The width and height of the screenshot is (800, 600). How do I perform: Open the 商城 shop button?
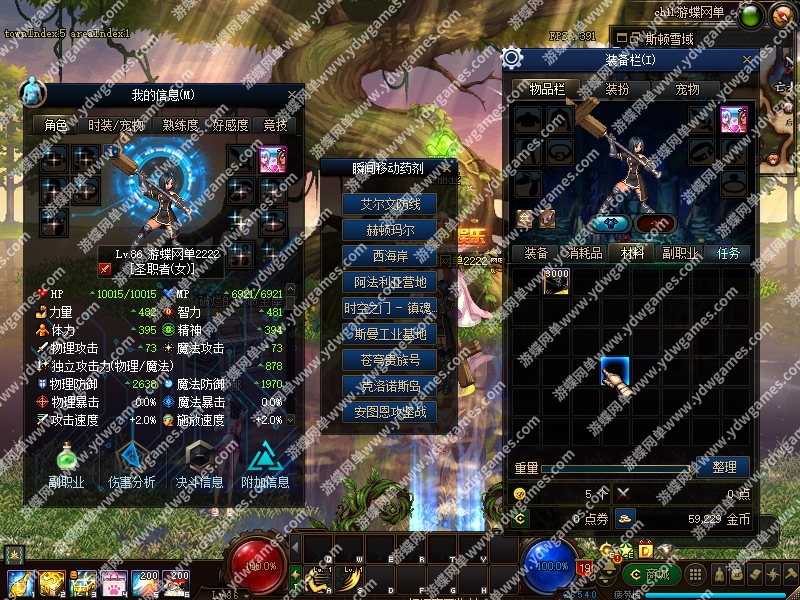pyautogui.click(x=649, y=574)
